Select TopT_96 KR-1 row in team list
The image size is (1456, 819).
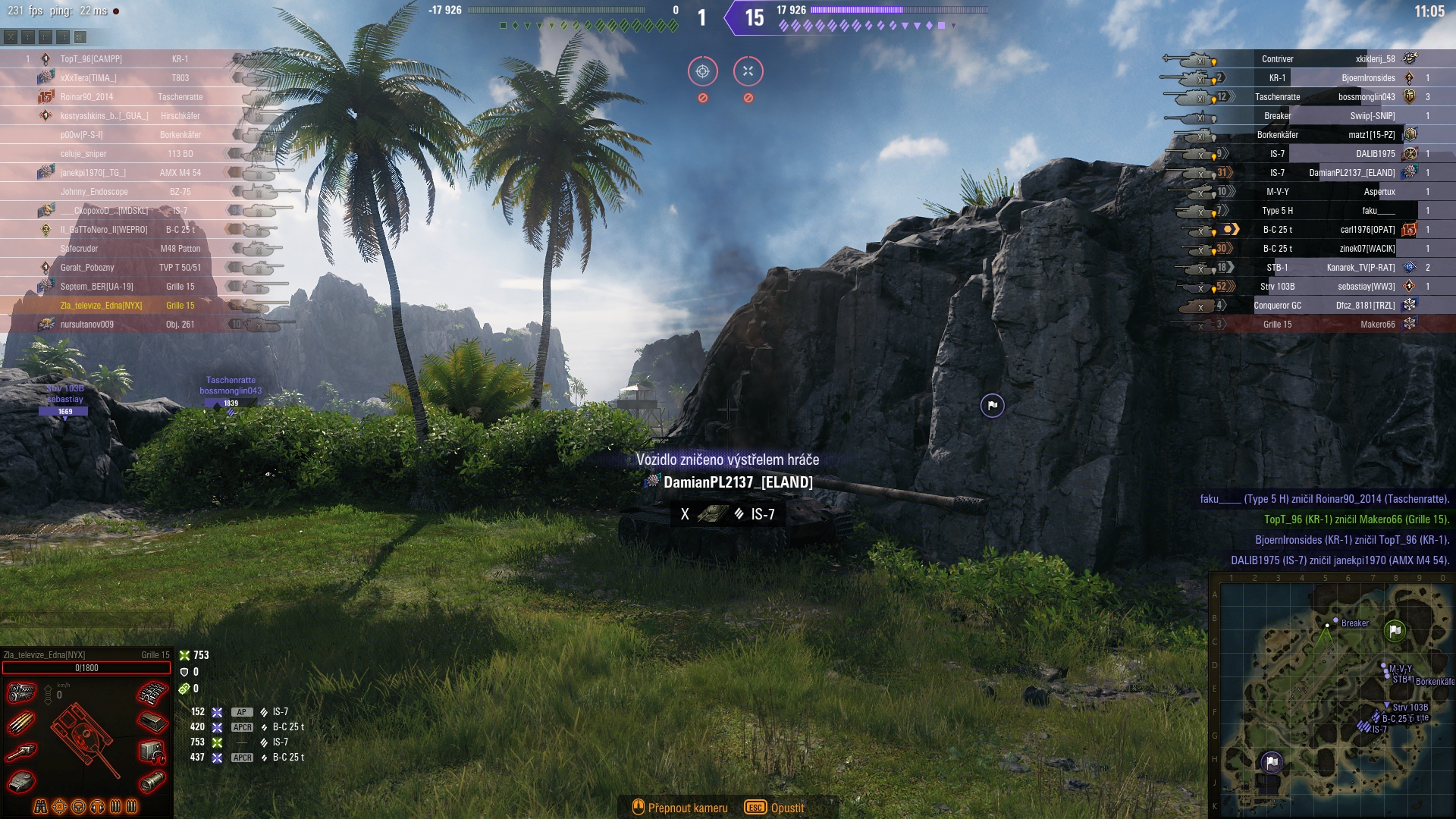click(x=114, y=59)
